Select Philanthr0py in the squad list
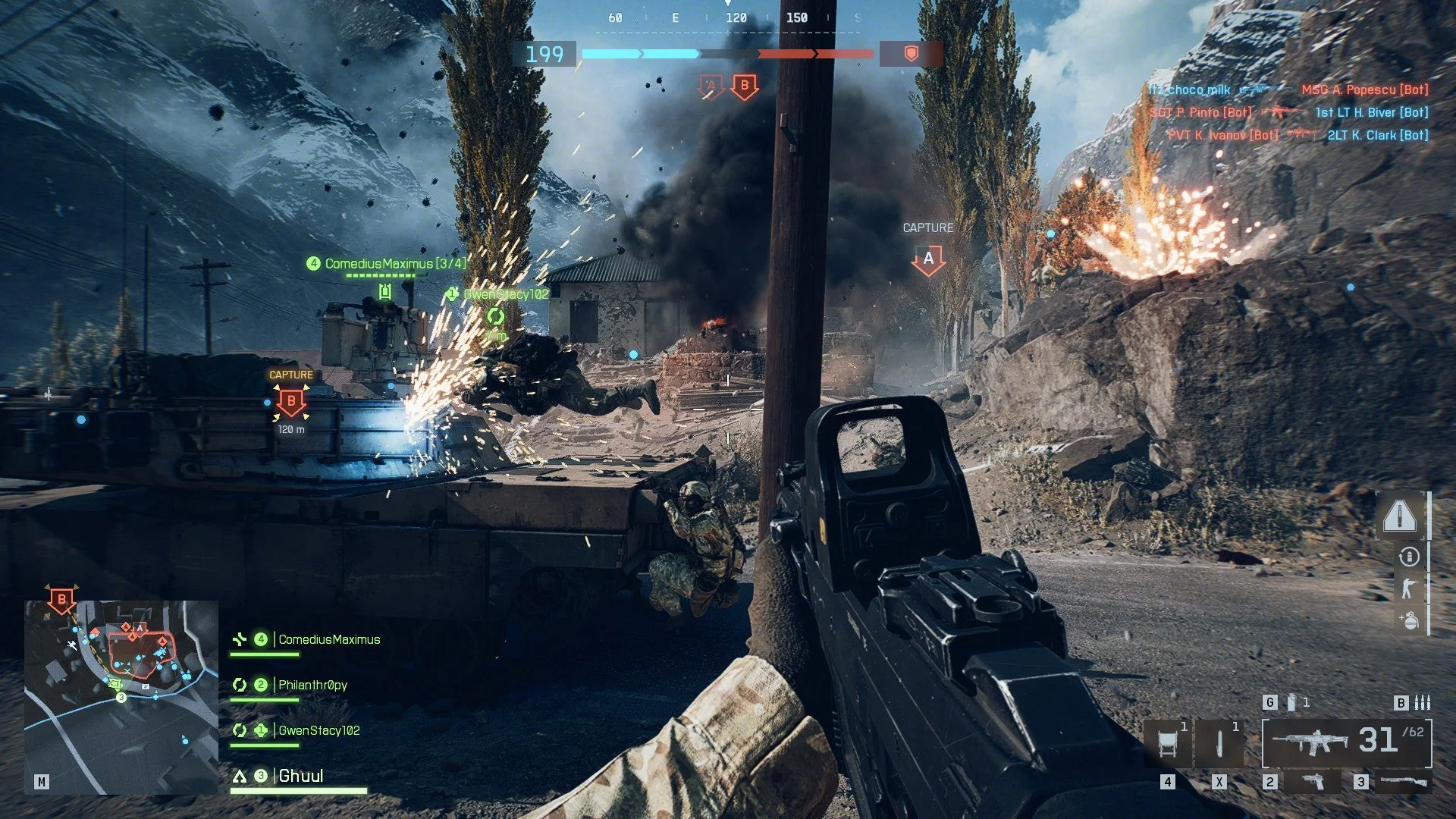The image size is (1456, 819). 312,686
